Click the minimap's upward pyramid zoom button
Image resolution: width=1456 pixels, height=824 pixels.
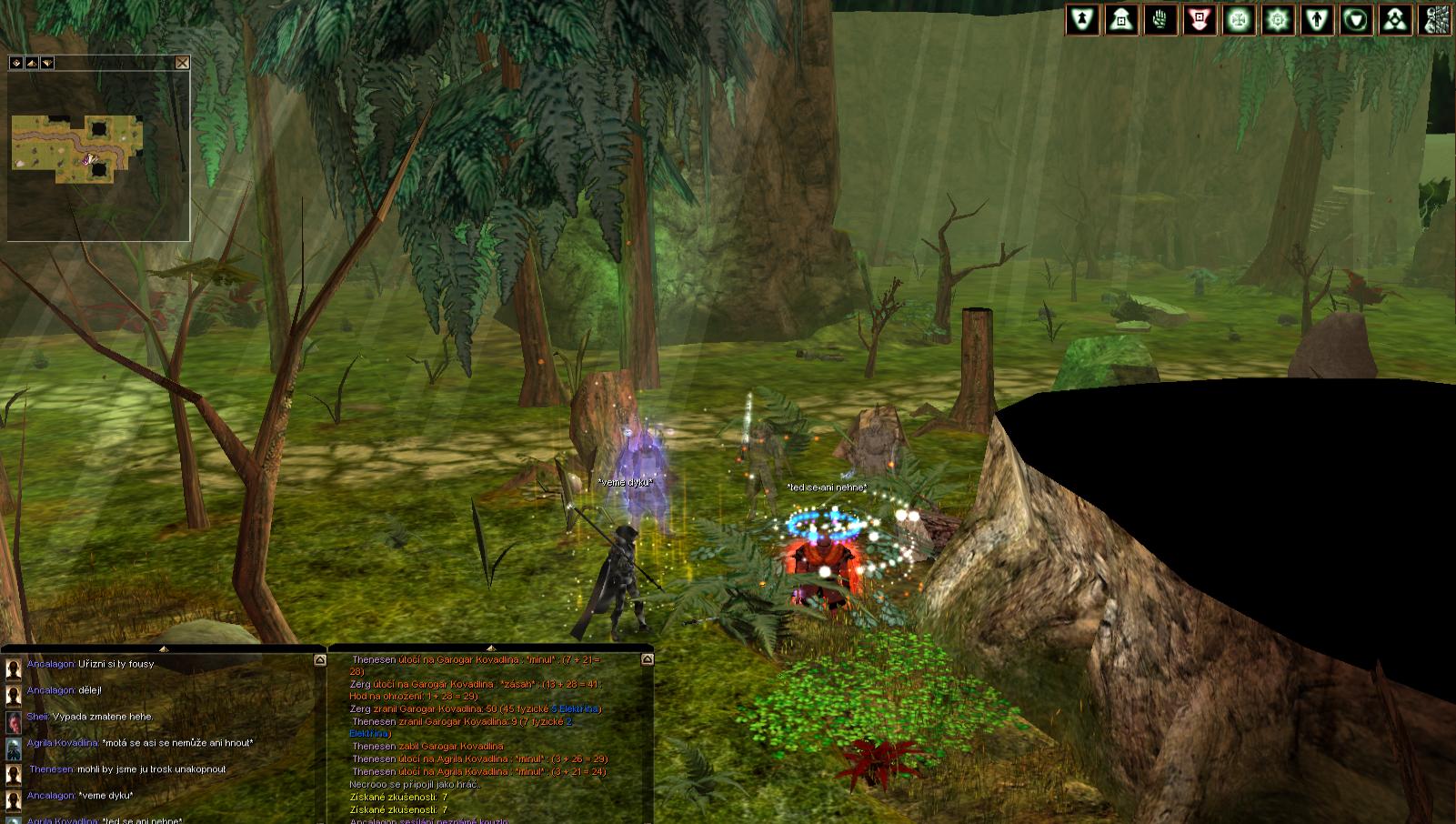(x=32, y=63)
